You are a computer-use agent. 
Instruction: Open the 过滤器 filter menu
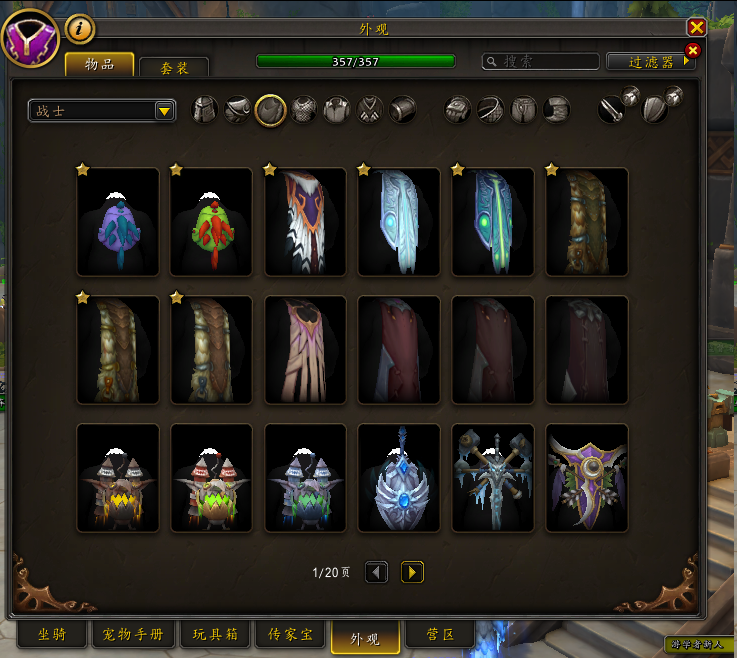point(650,62)
